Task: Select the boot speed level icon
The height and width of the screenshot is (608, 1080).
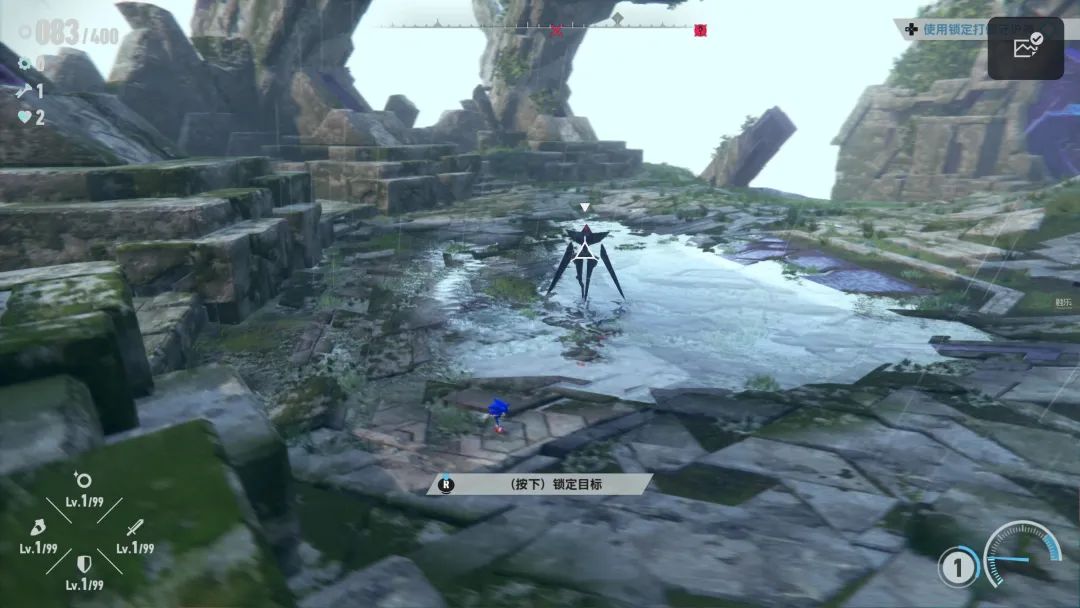Action: pos(36,526)
